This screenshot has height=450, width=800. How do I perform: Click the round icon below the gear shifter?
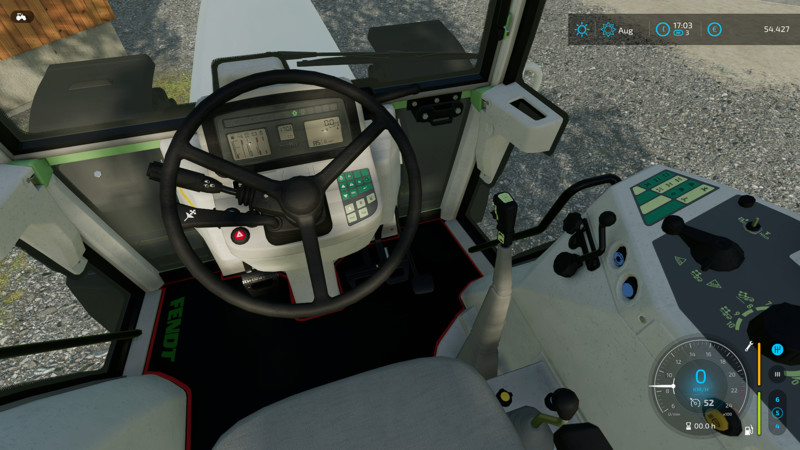[778, 373]
